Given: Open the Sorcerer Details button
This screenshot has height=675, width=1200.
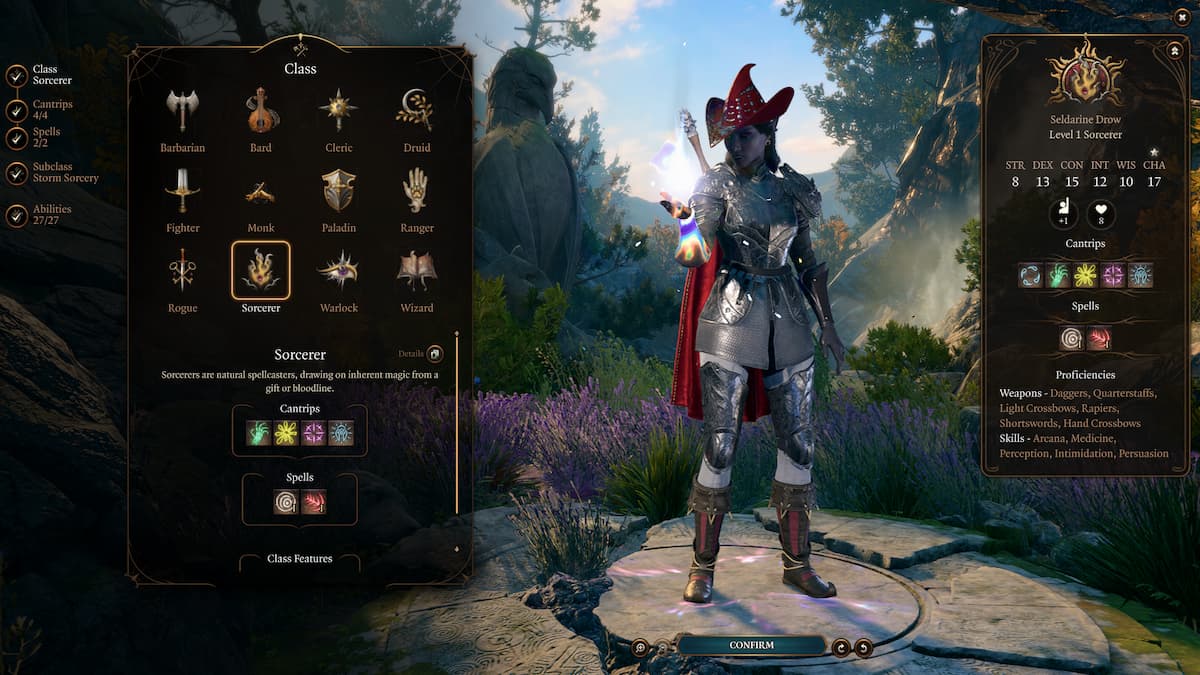Looking at the screenshot, I should point(435,354).
